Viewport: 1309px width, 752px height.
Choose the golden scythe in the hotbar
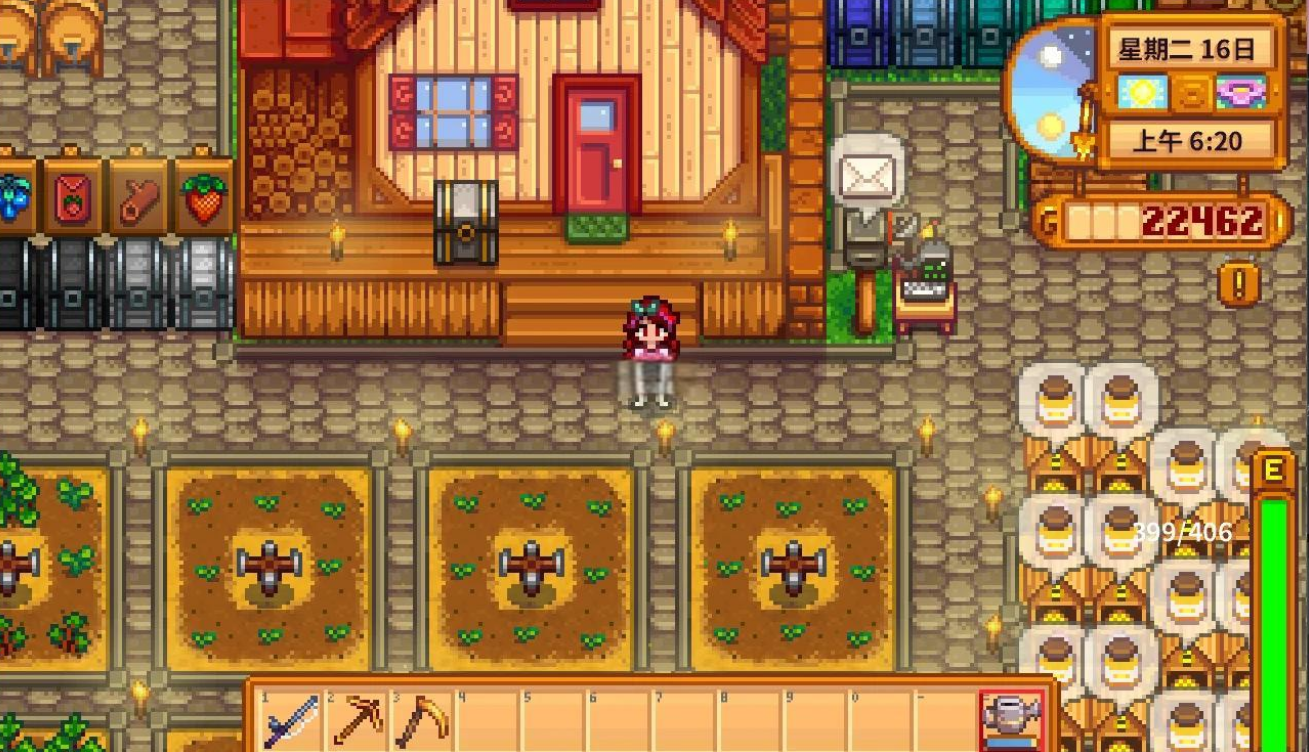tap(422, 720)
